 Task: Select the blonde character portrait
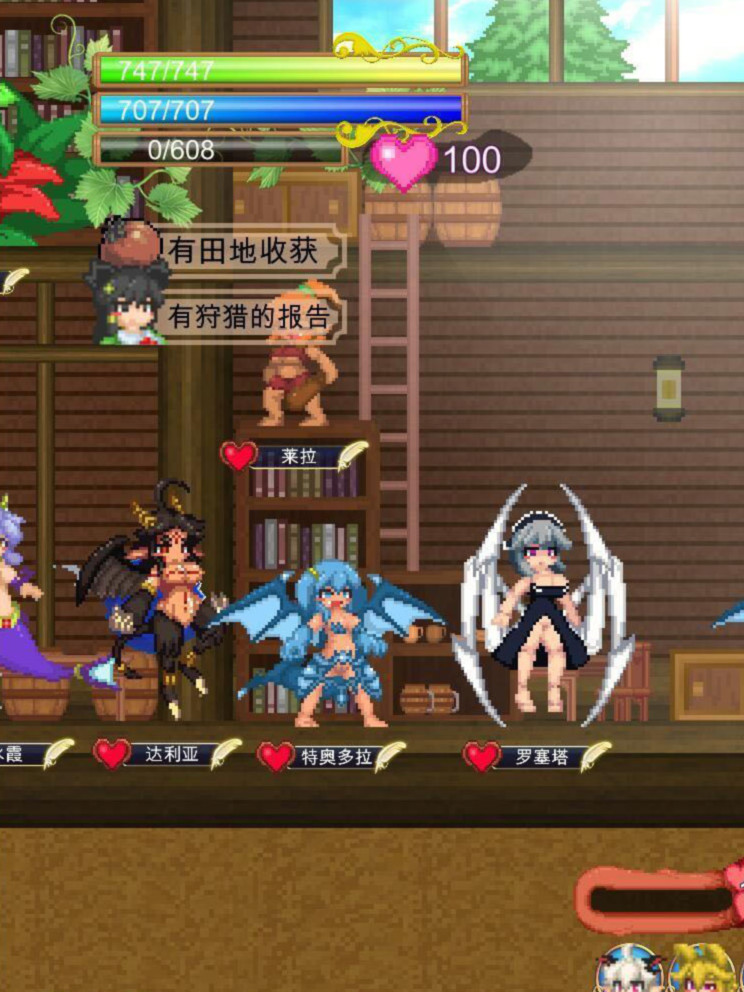pyautogui.click(x=702, y=970)
